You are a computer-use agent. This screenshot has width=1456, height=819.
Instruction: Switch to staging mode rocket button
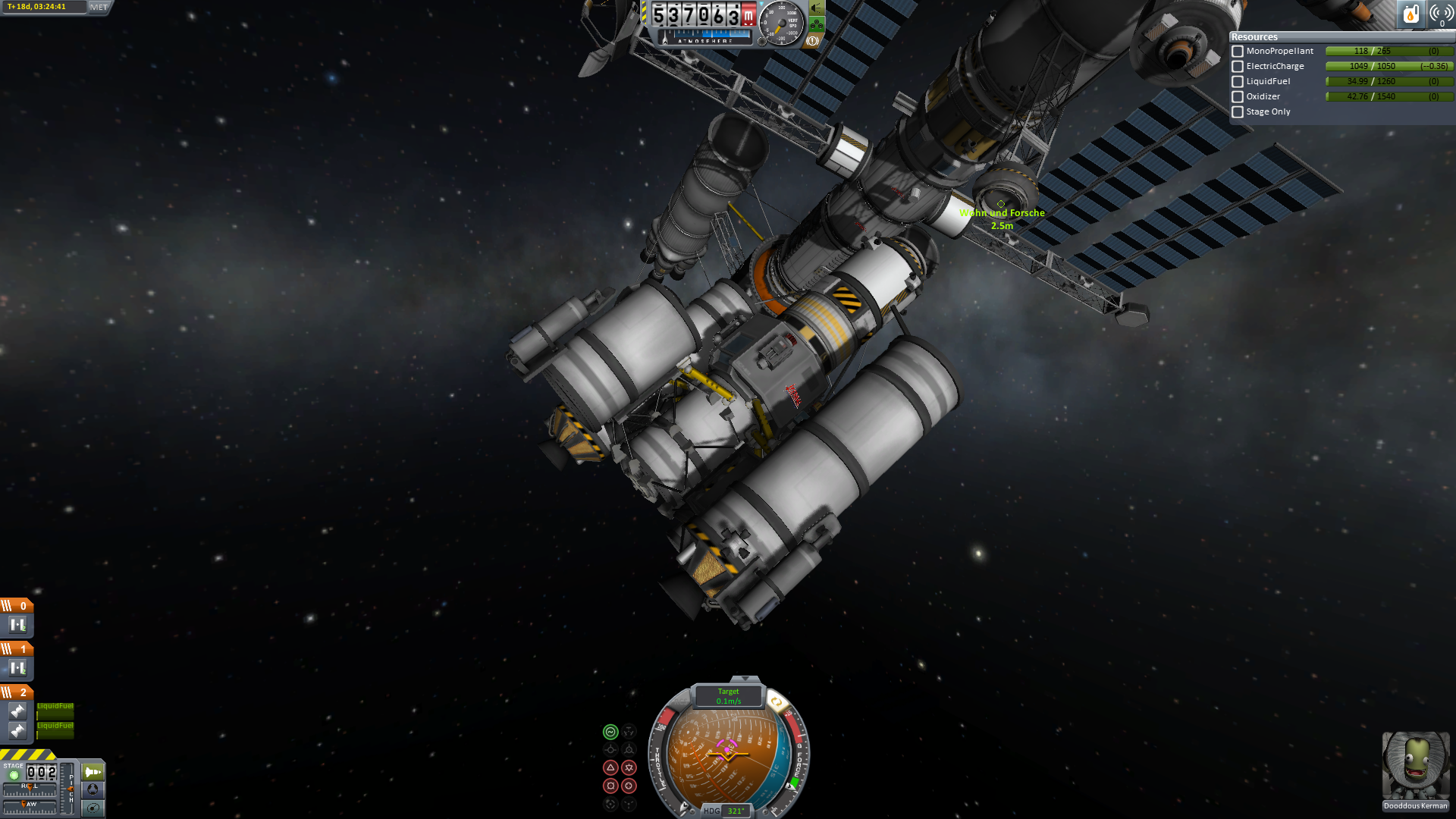tap(93, 772)
